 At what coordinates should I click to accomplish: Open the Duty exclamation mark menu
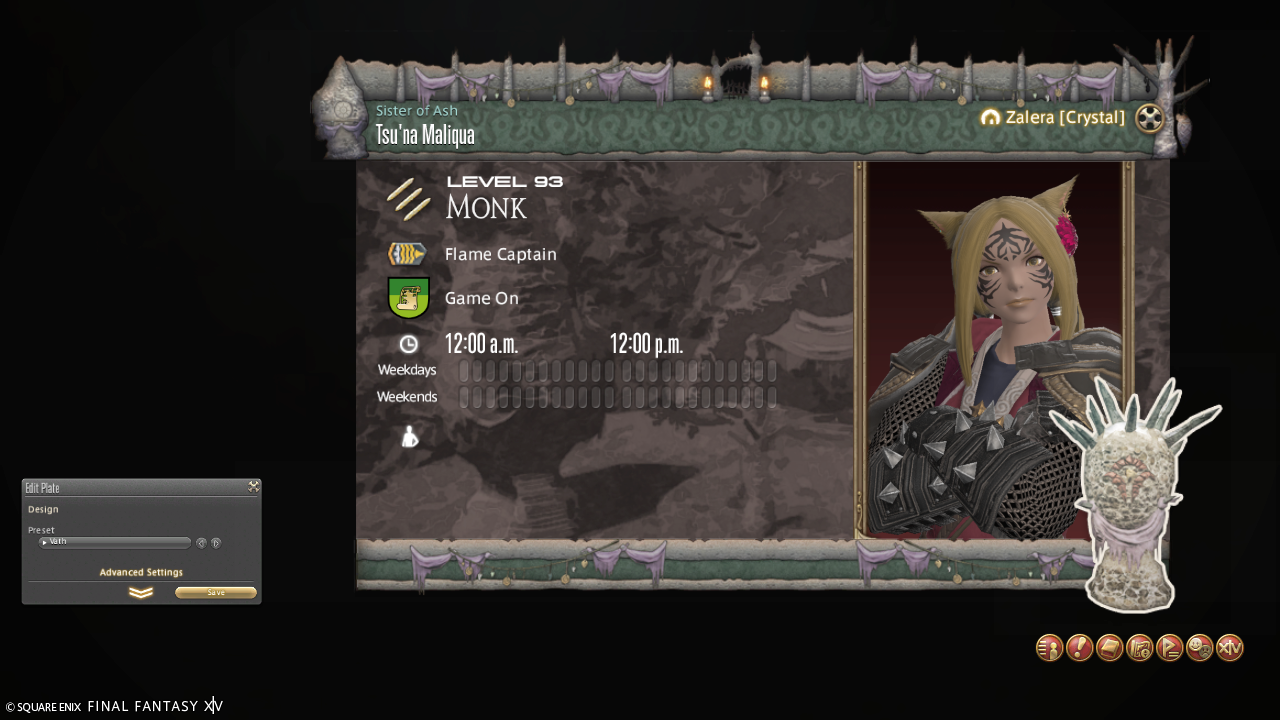[x=1079, y=648]
